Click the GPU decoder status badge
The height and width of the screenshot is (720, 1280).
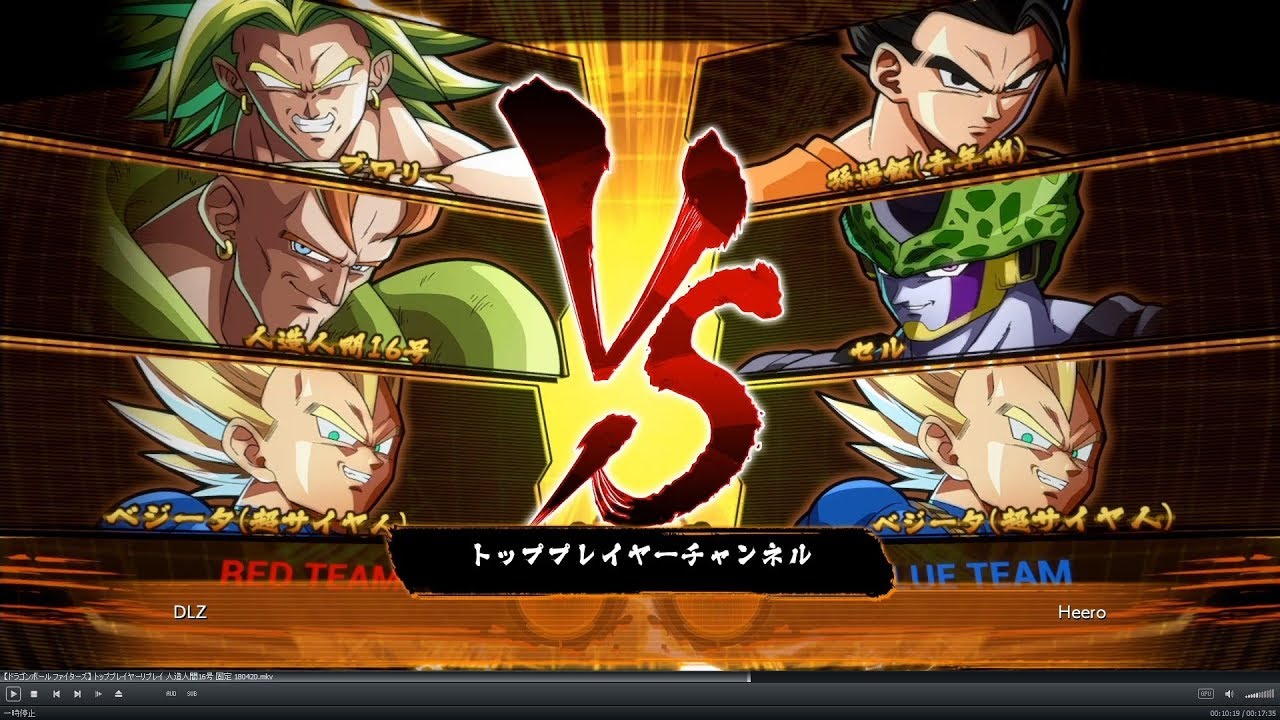click(1206, 693)
